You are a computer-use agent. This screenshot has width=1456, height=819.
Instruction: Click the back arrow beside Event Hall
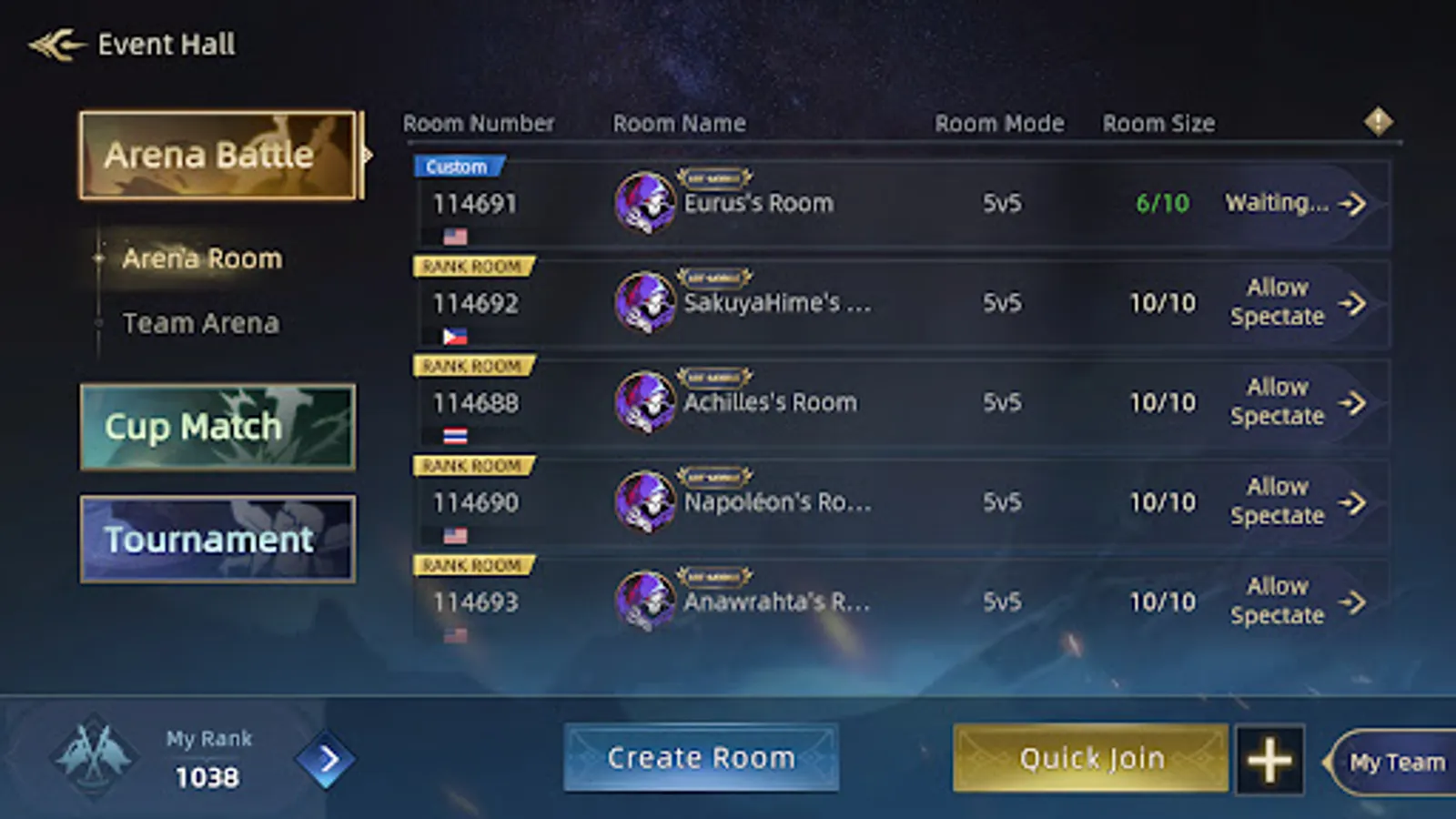click(x=55, y=44)
